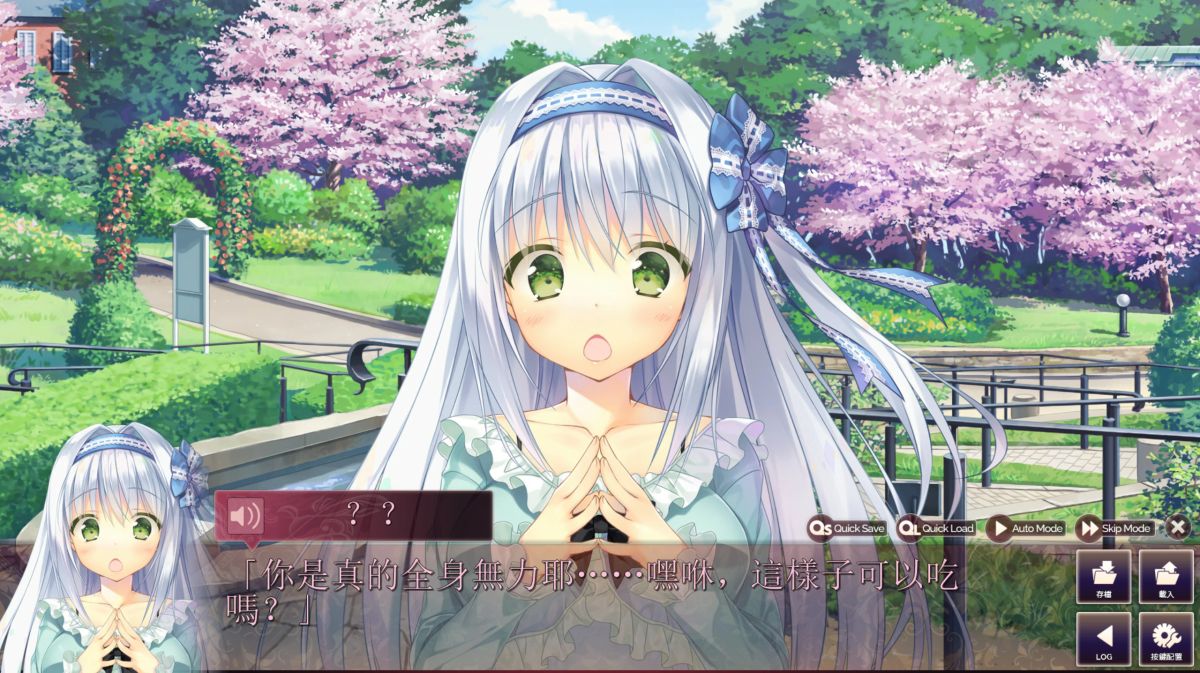Turn on Auto Mode

[x=1025, y=528]
